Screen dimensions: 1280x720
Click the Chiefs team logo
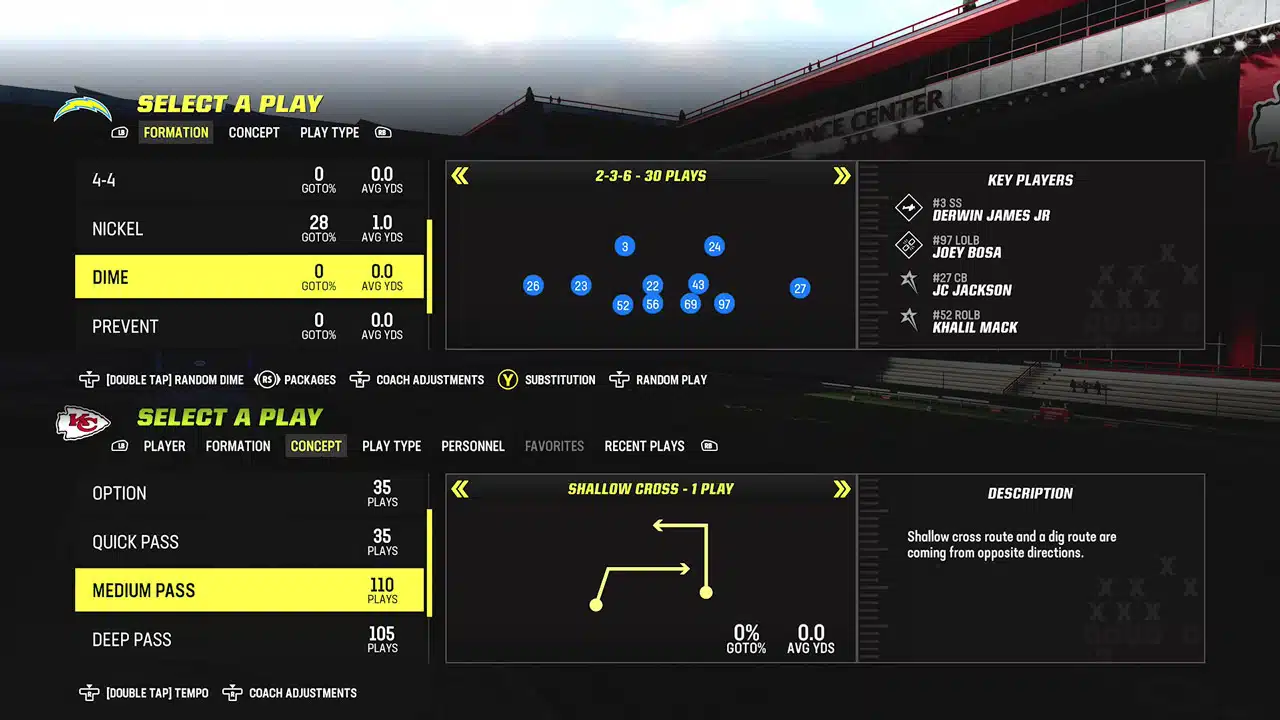point(82,424)
